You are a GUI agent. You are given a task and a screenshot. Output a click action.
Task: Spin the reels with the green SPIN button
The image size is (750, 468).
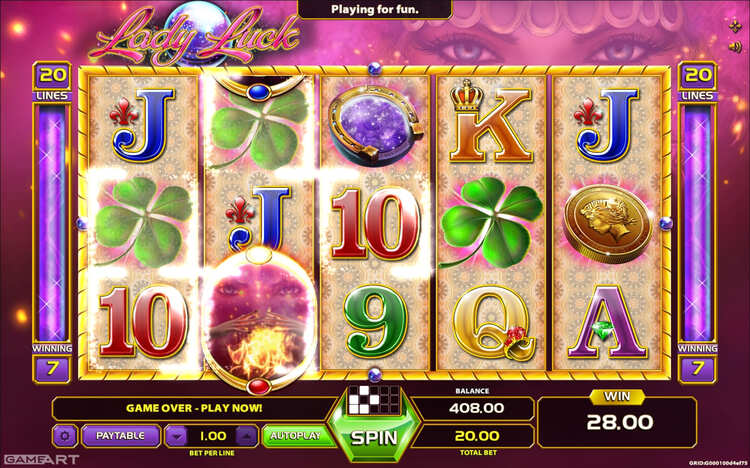point(374,437)
